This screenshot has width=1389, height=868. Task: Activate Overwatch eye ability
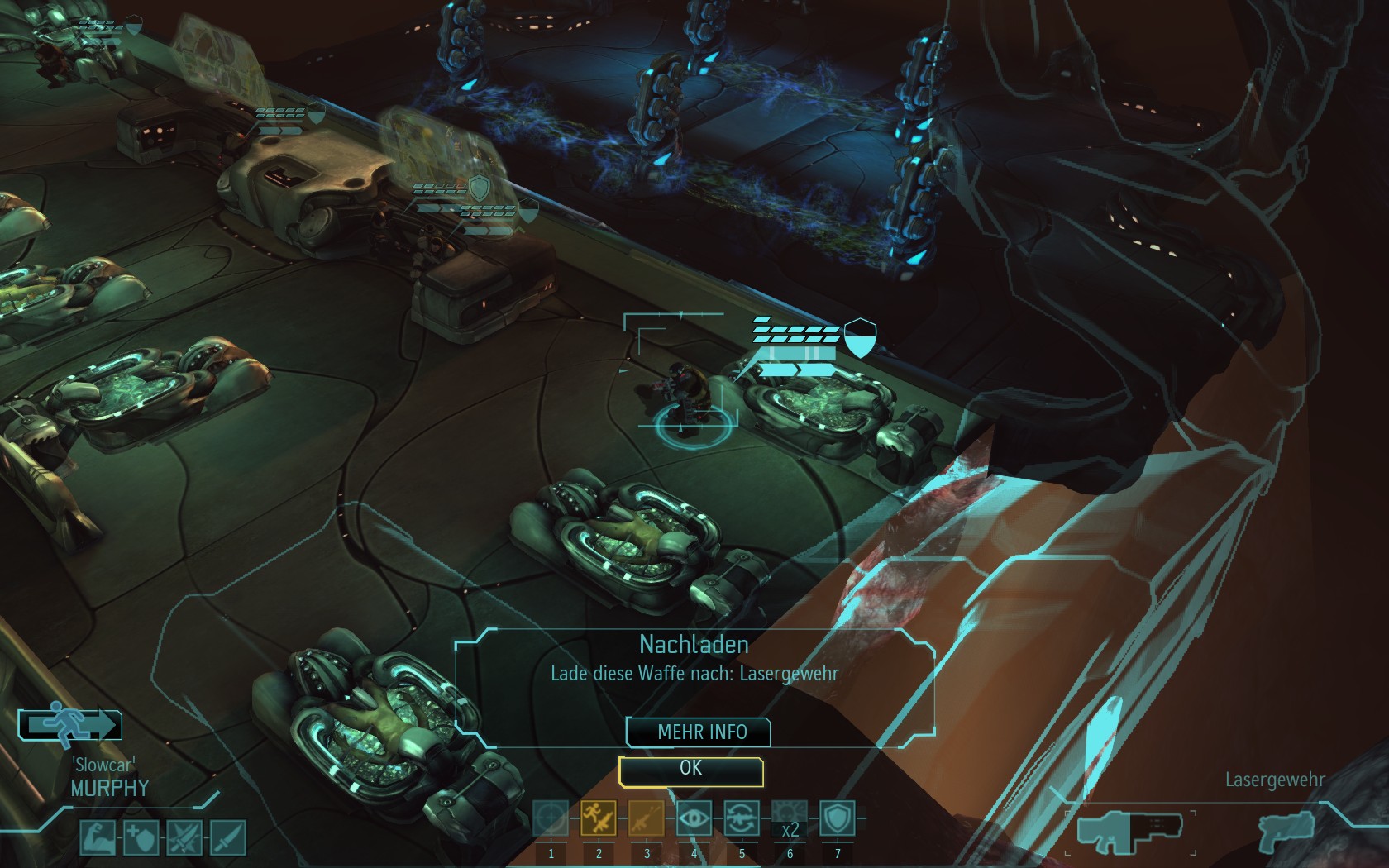[x=694, y=819]
